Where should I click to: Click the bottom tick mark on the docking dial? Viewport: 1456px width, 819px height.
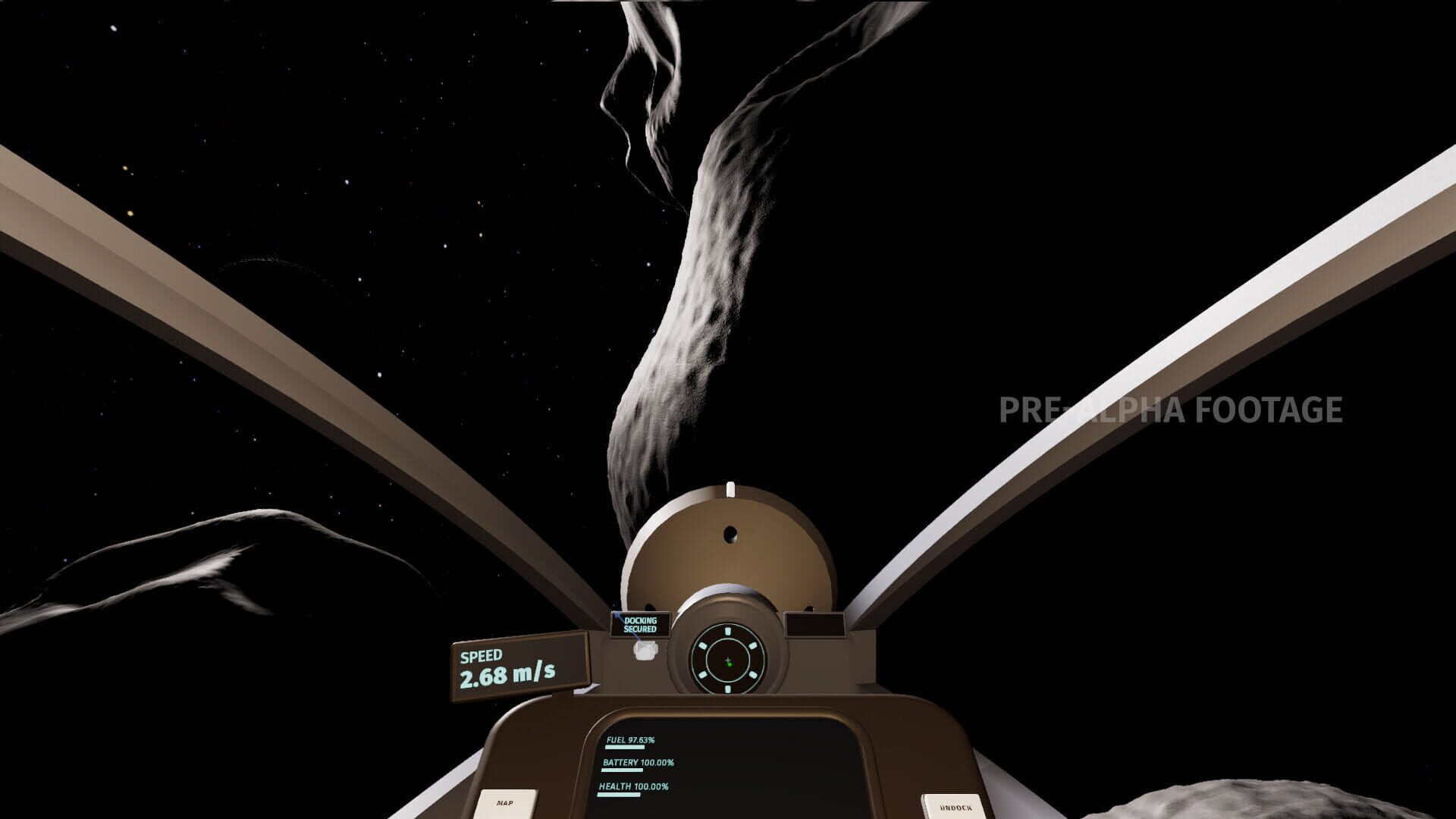tap(728, 689)
